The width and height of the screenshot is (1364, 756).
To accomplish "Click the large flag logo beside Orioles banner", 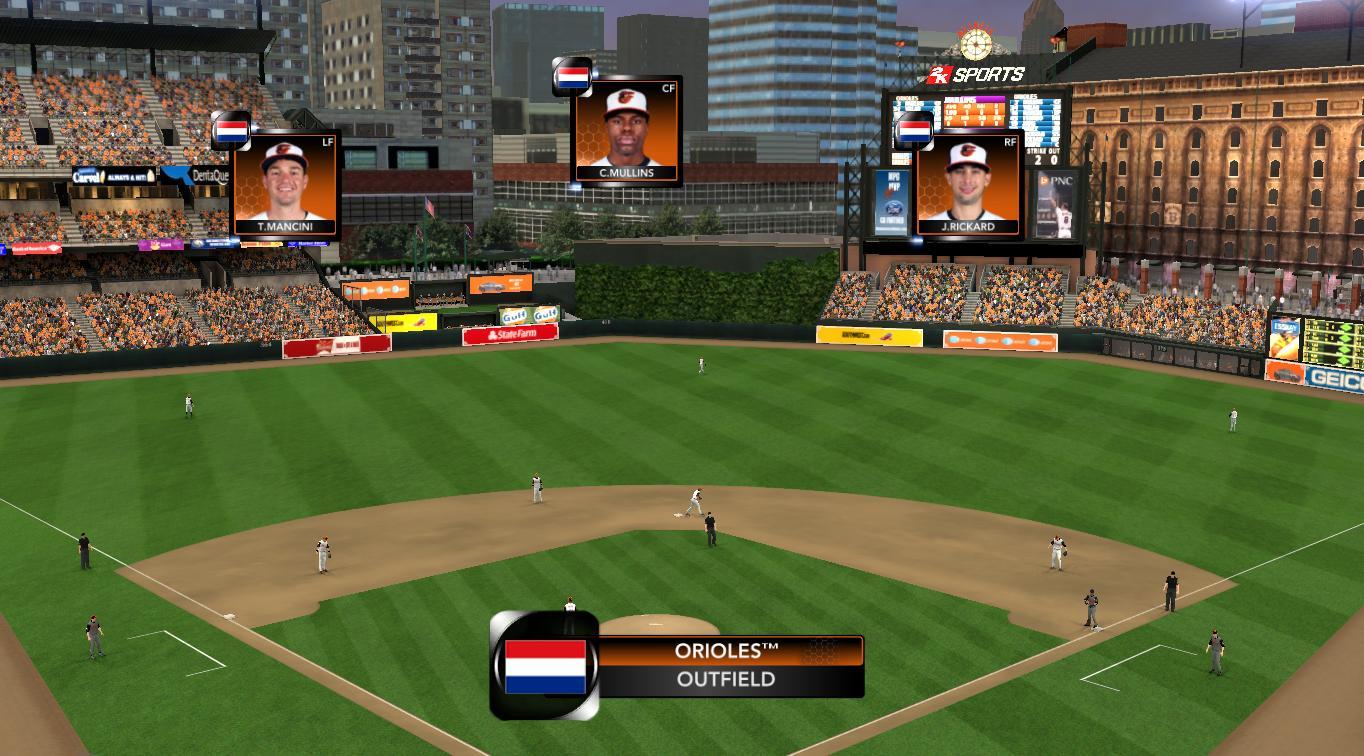I will (545, 666).
